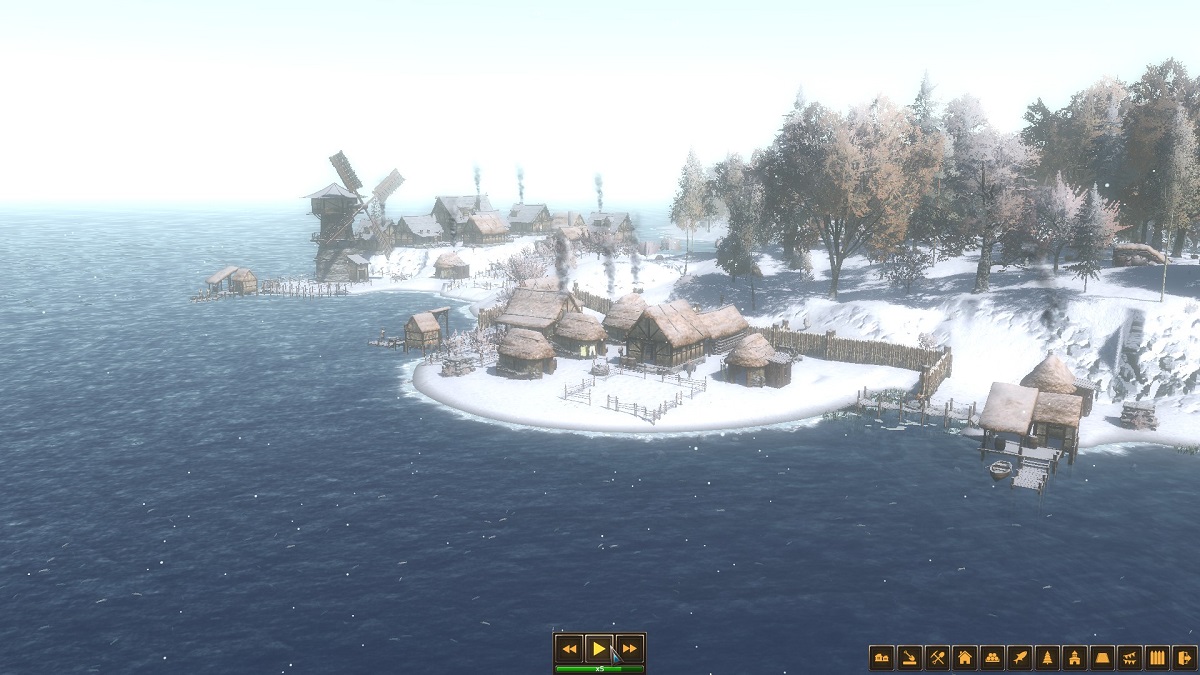
Task: Select the stacked logs storage icon
Action: [x=992, y=658]
